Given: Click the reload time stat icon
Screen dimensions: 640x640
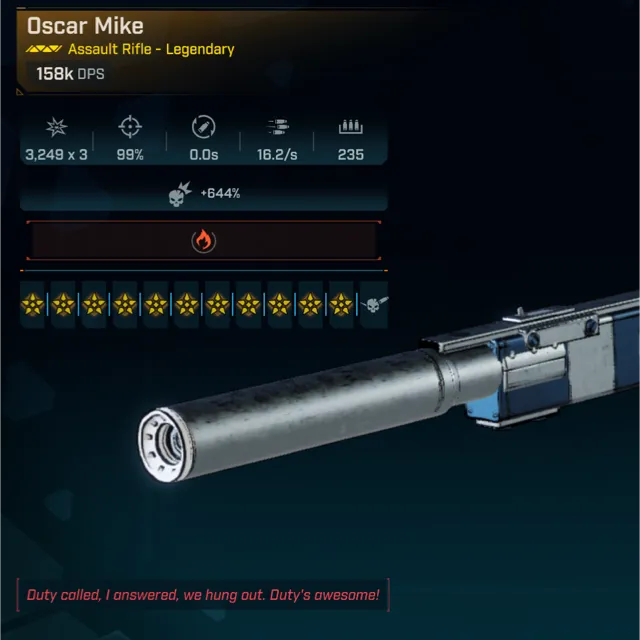Looking at the screenshot, I should tap(203, 128).
